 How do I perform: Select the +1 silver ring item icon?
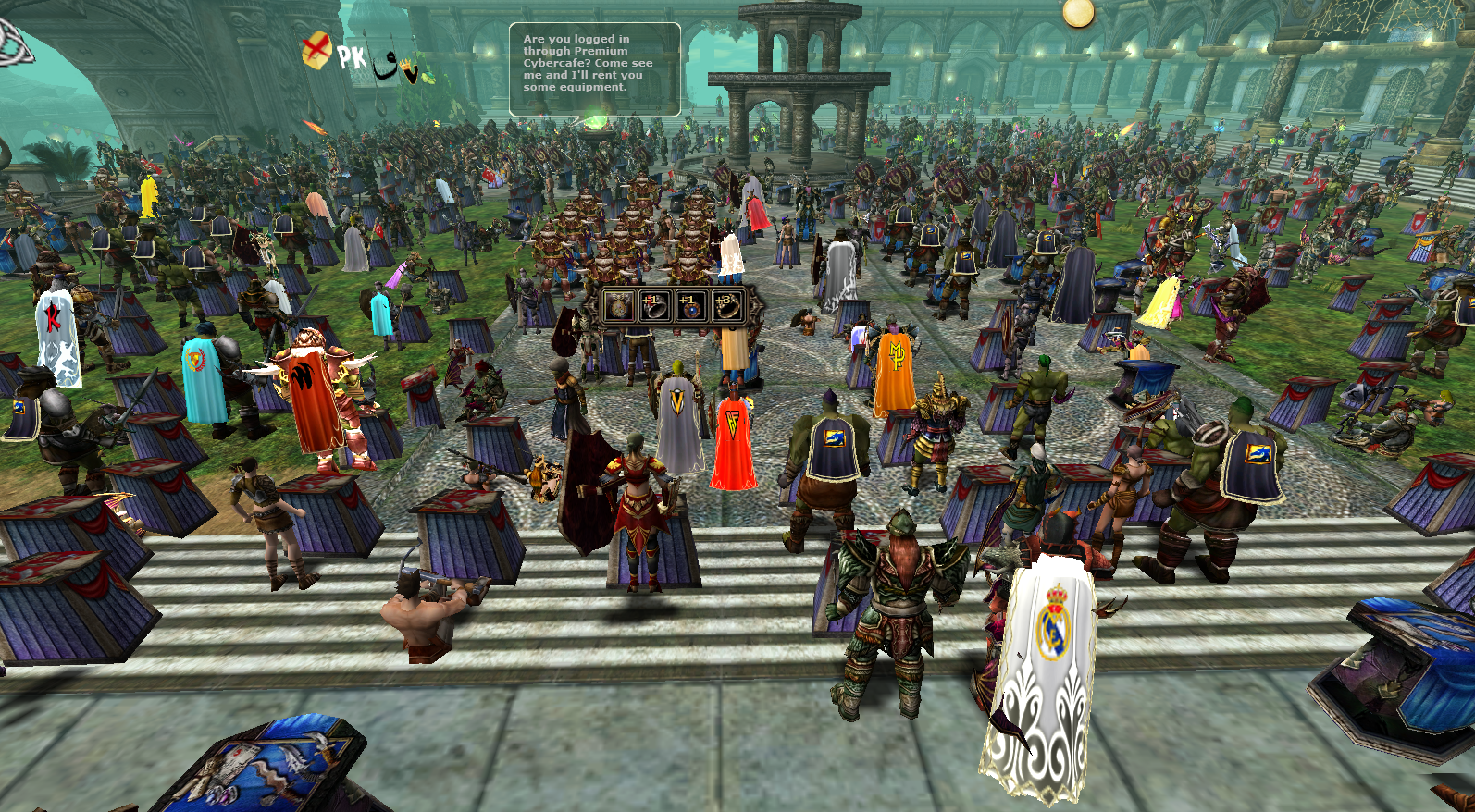(654, 306)
